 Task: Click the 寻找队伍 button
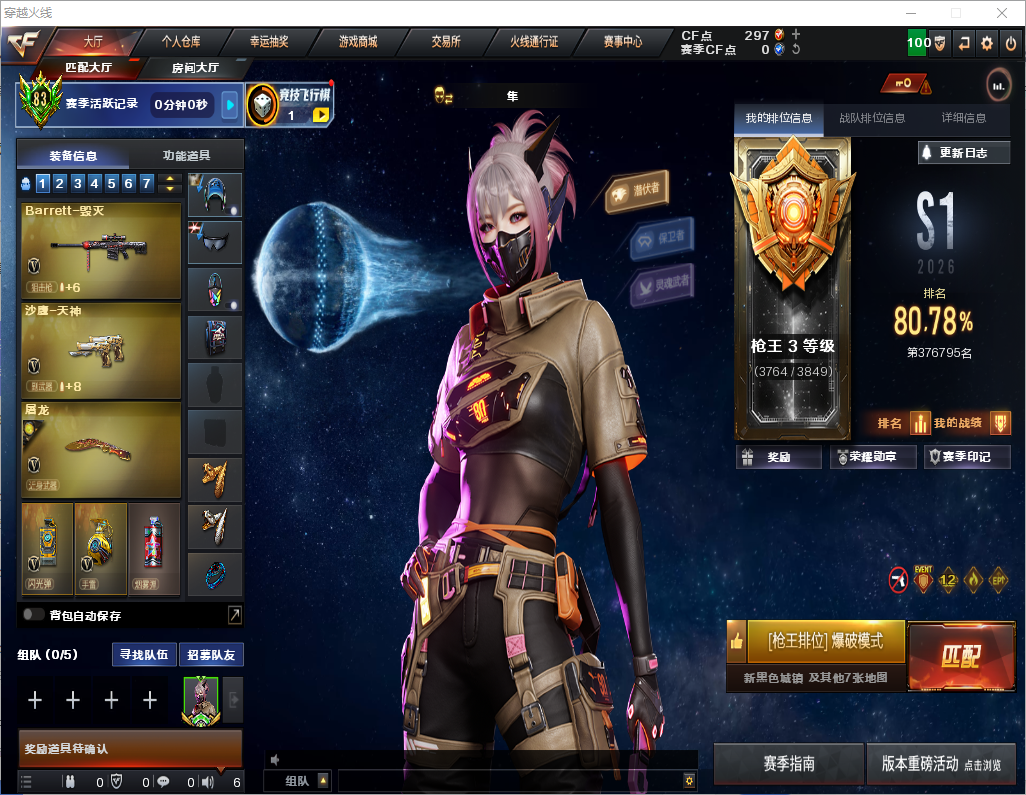144,655
